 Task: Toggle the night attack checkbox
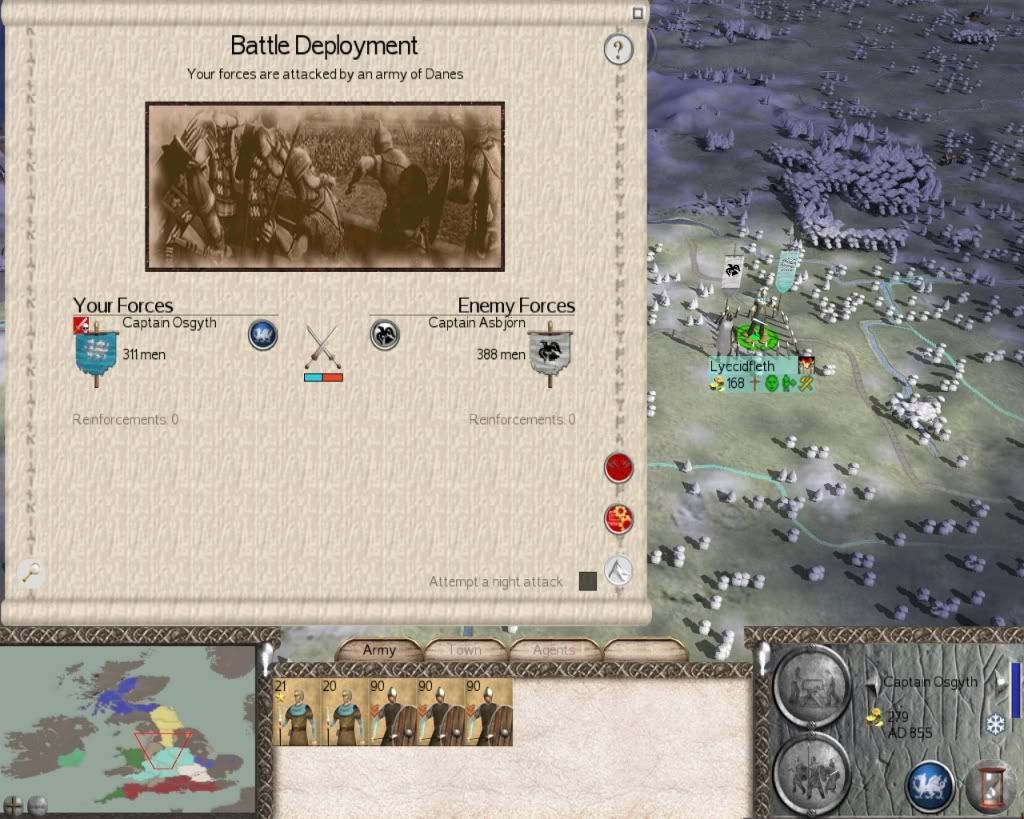tap(588, 581)
